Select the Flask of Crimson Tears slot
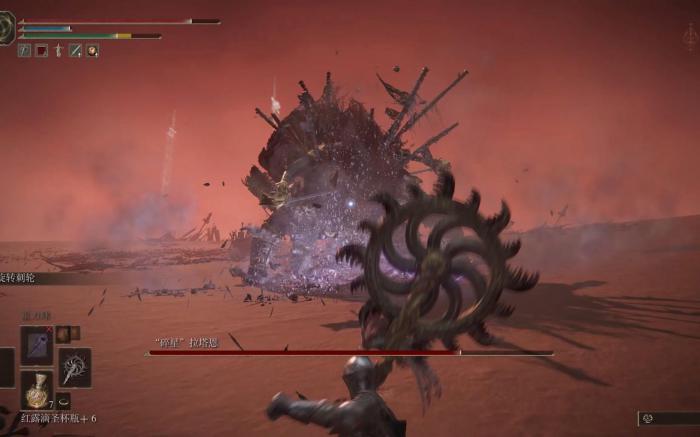The width and height of the screenshot is (700, 437). [37, 389]
